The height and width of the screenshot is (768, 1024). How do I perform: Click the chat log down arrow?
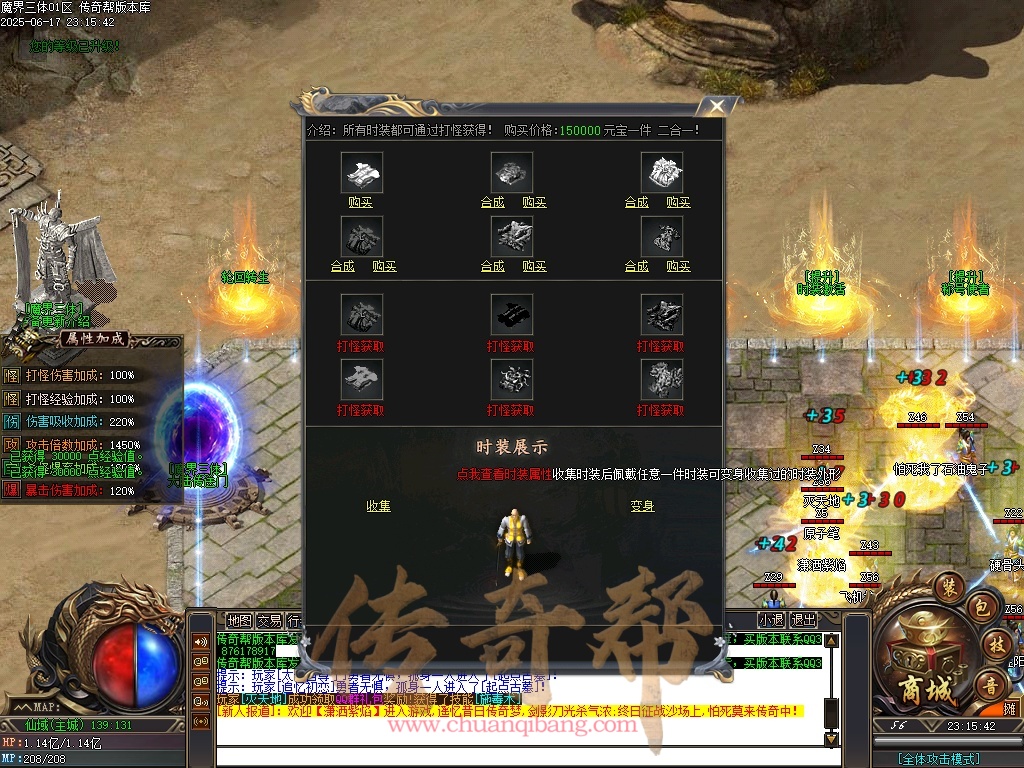(x=831, y=739)
